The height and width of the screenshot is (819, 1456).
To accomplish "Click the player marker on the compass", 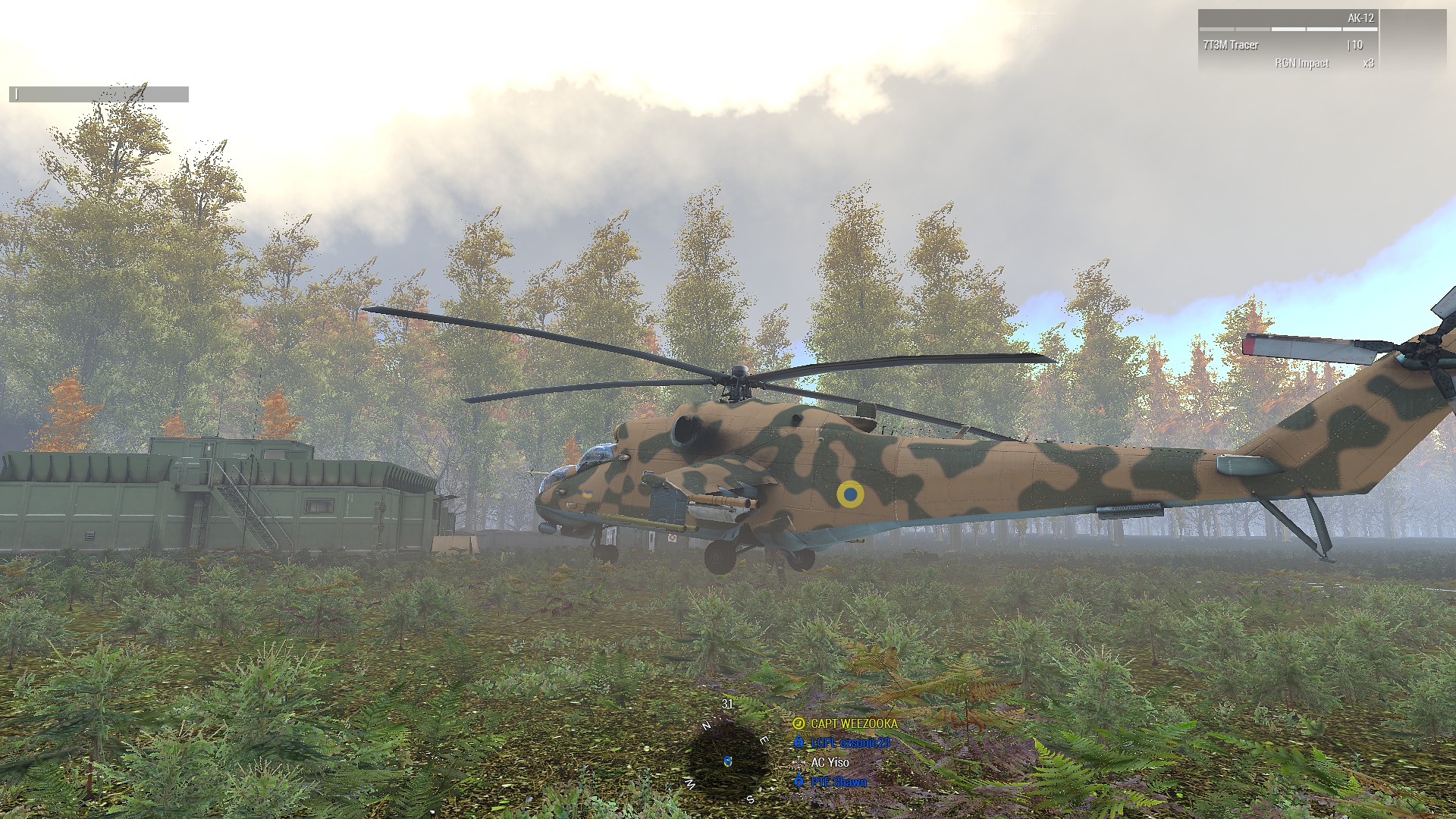I will point(726,762).
